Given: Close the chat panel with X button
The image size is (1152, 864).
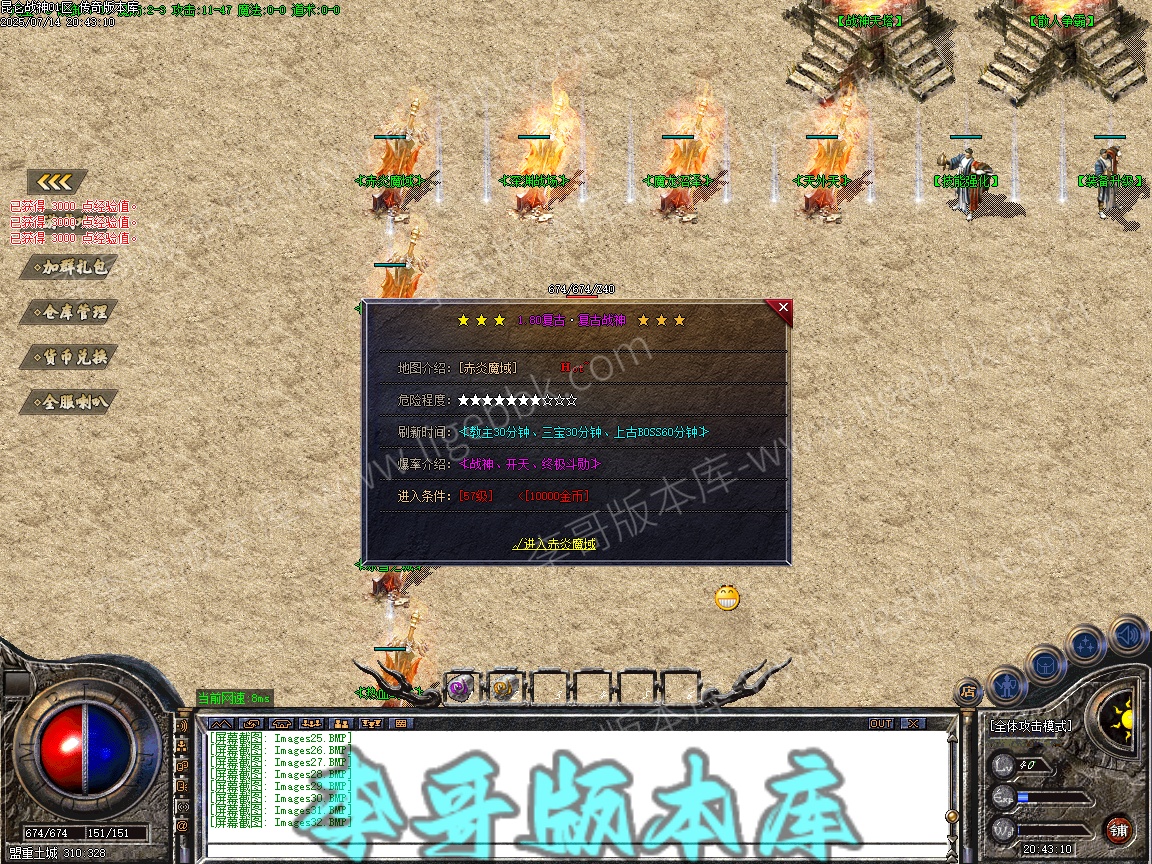Looking at the screenshot, I should (x=913, y=723).
